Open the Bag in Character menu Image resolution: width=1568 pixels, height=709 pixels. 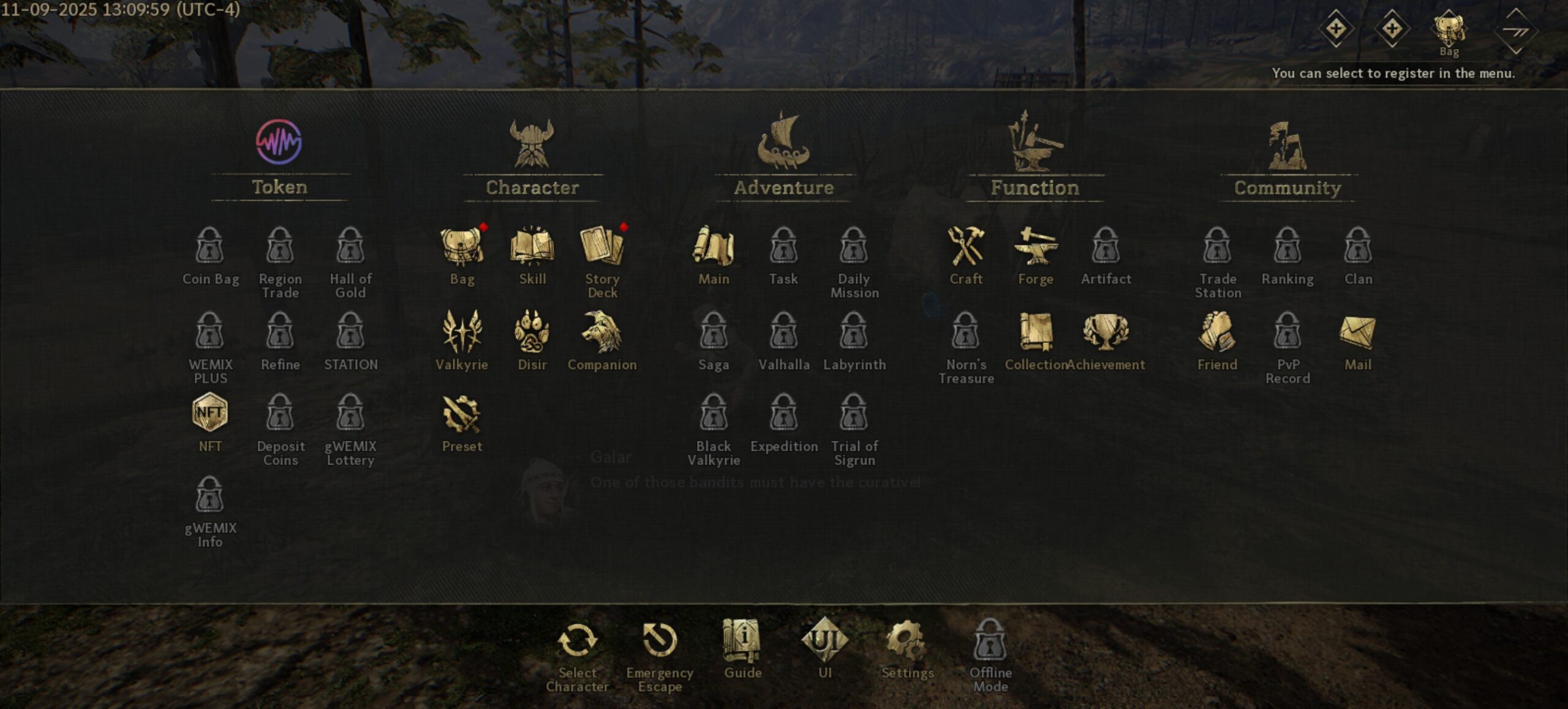[x=462, y=248]
